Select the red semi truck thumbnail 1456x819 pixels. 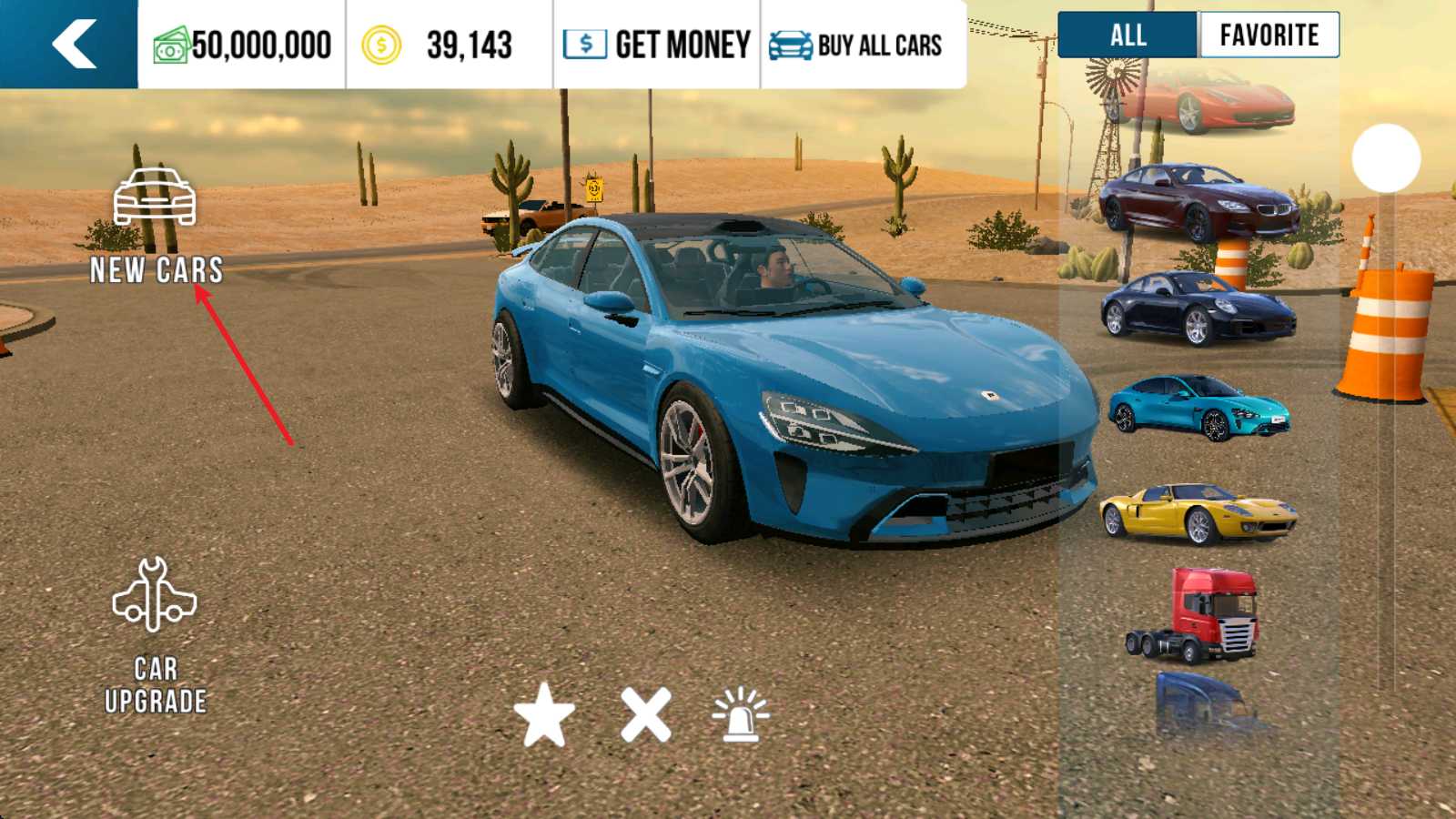pyautogui.click(x=1196, y=614)
